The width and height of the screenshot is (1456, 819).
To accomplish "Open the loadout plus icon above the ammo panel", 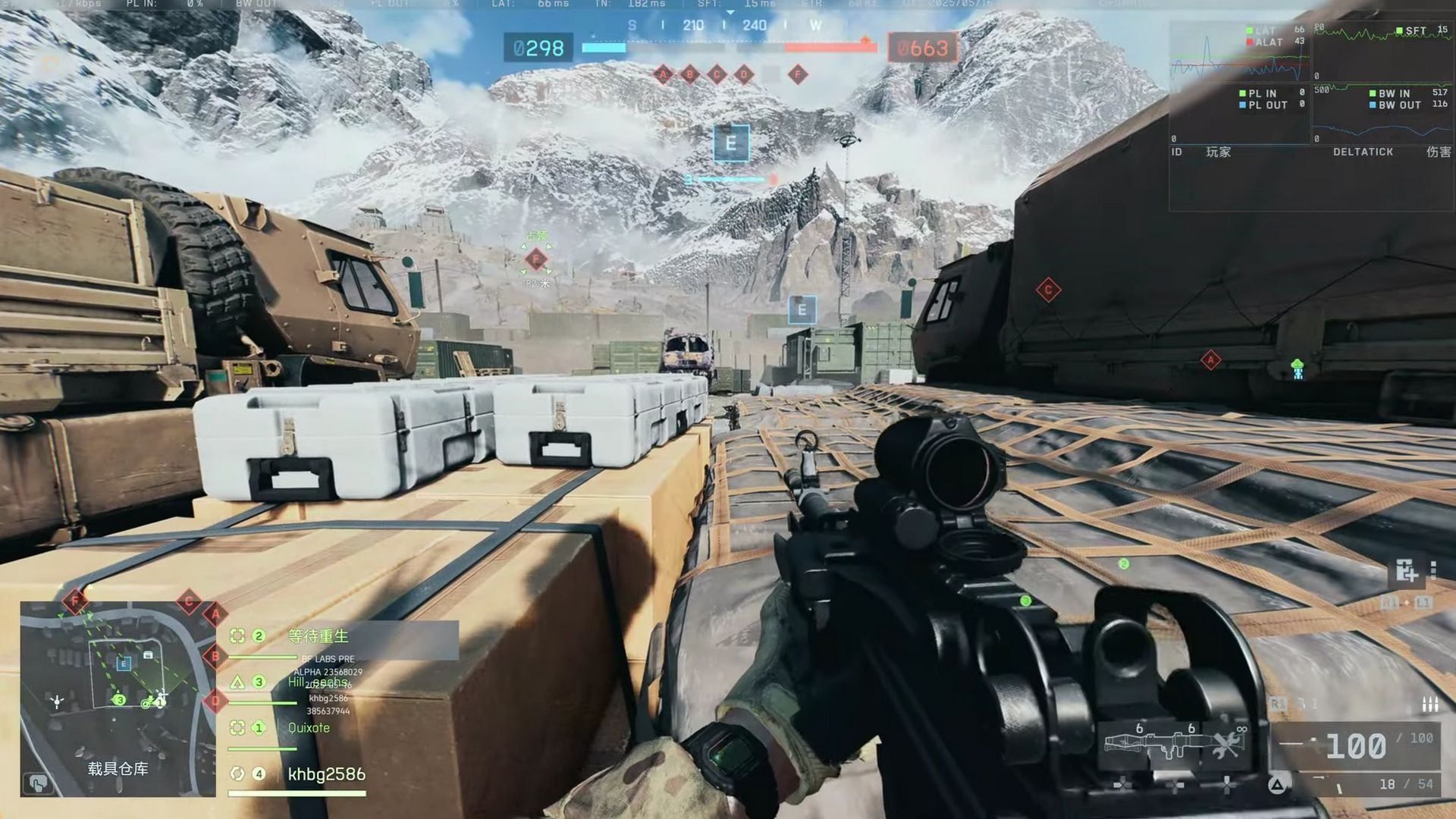I will 1406,571.
